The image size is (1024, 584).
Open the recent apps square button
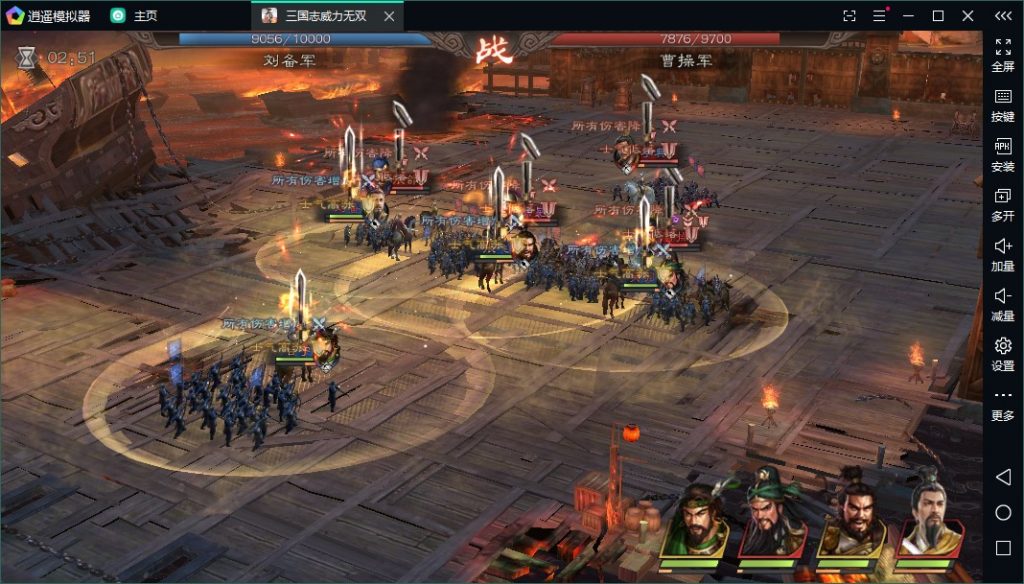(x=1003, y=547)
